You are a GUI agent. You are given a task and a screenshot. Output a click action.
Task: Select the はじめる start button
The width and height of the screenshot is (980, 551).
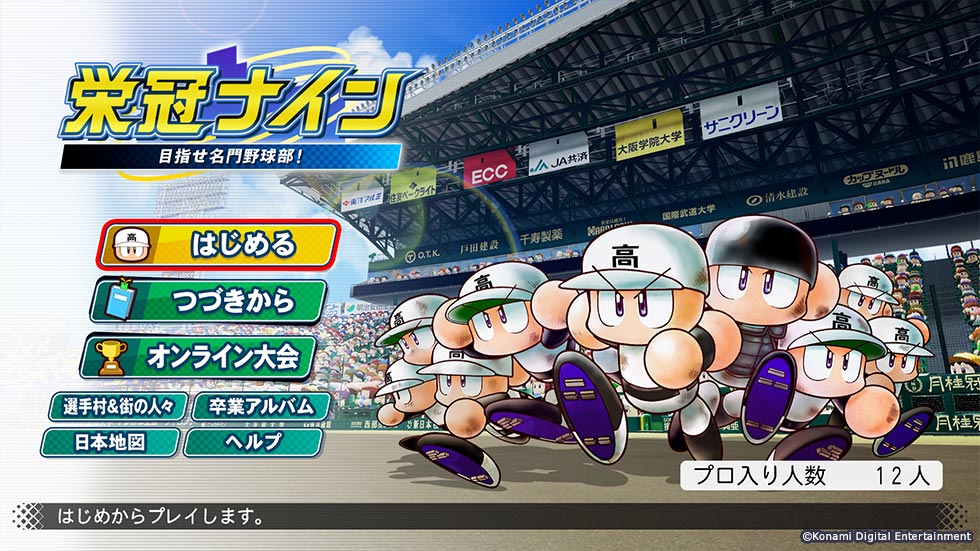217,244
